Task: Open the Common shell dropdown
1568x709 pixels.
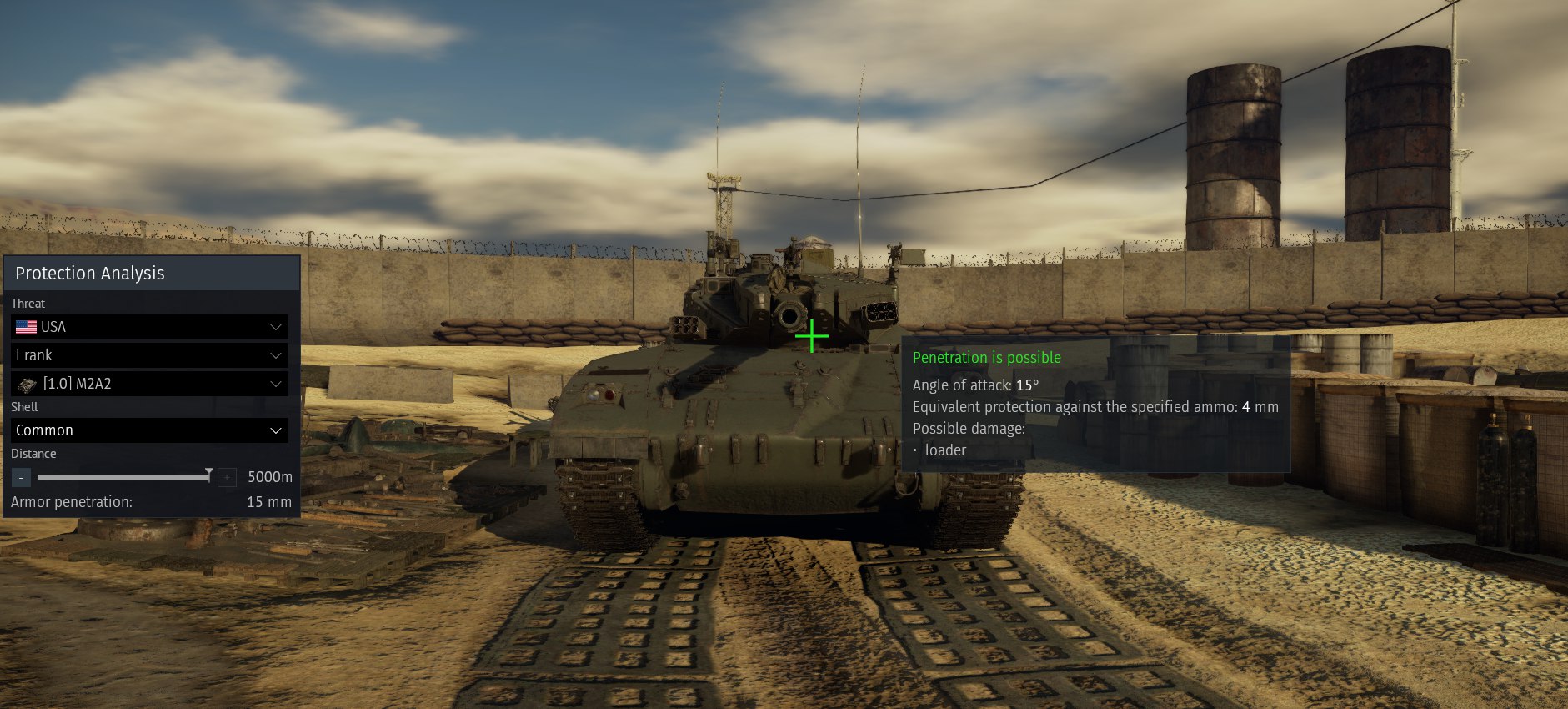Action: (x=149, y=430)
